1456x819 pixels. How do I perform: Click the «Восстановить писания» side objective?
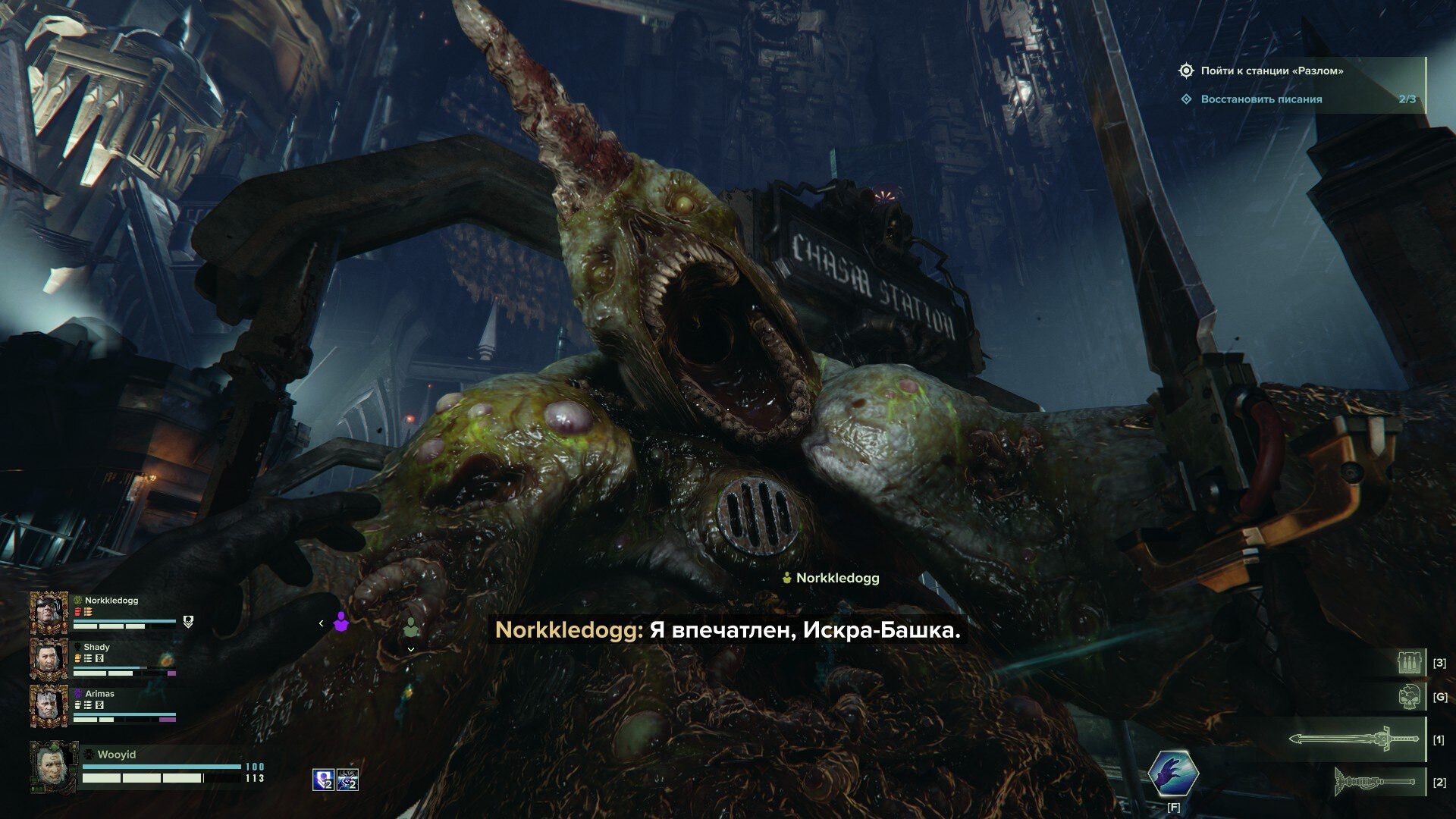click(x=1261, y=99)
